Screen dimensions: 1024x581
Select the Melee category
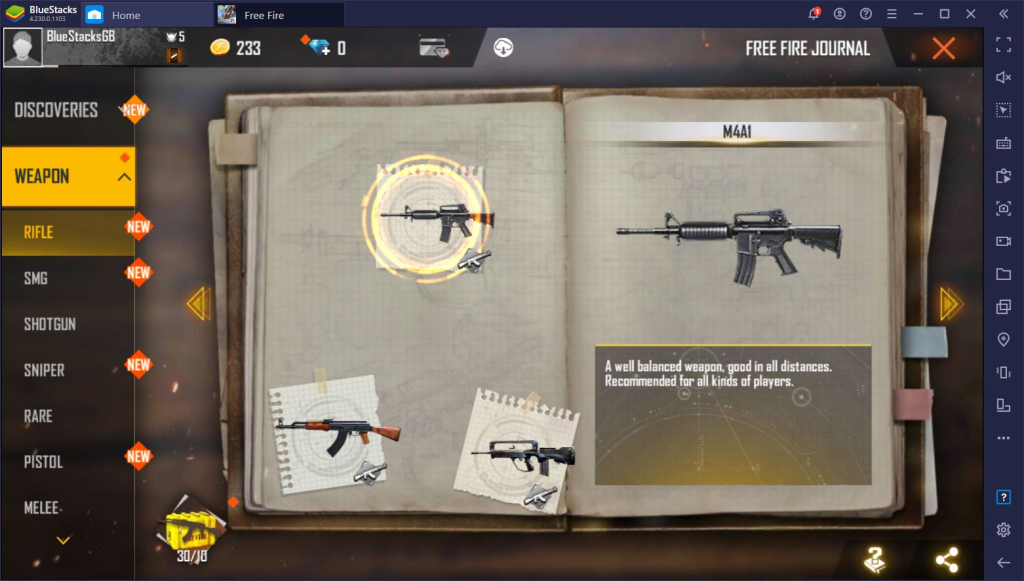(x=43, y=508)
